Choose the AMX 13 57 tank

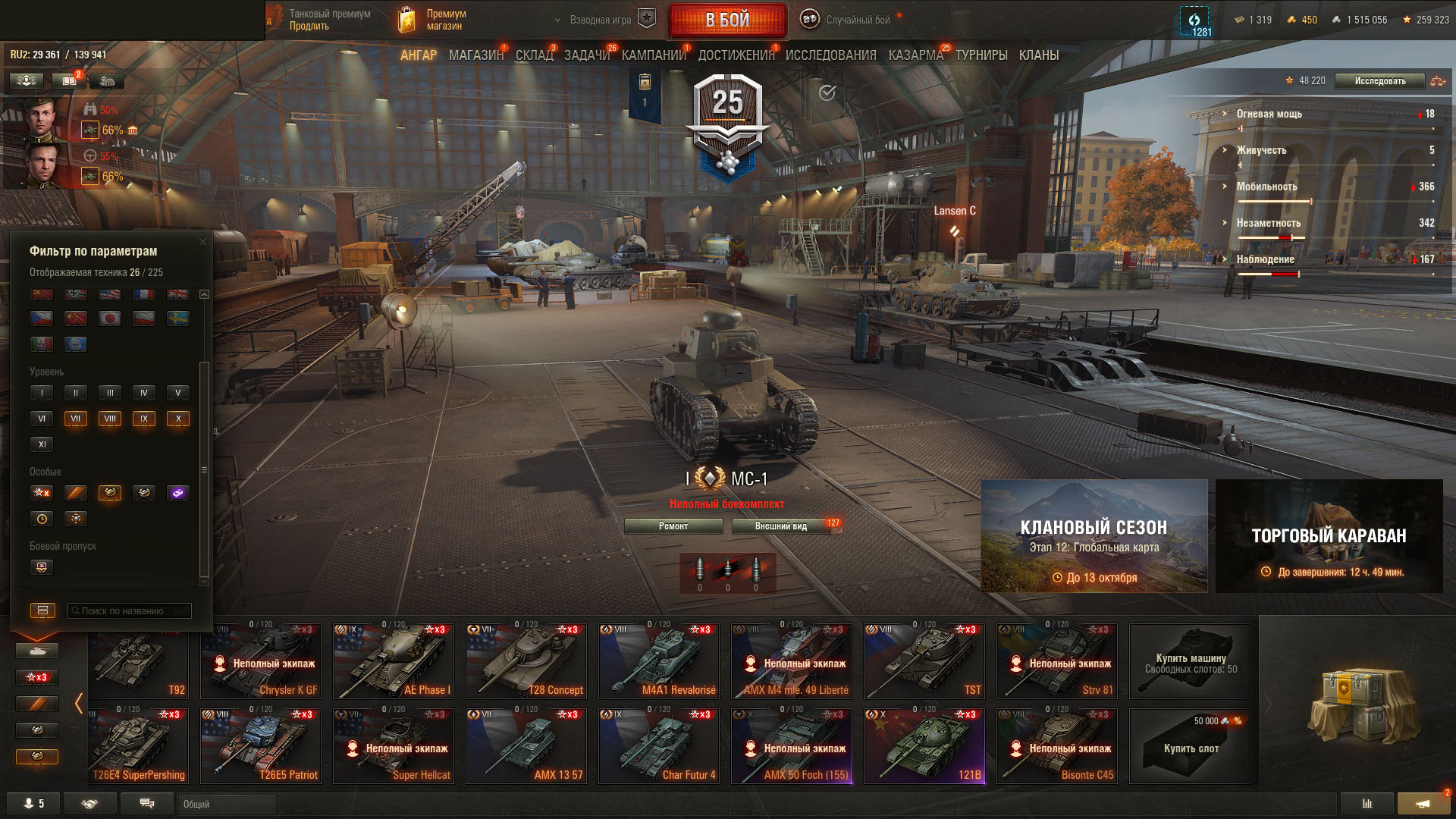526,745
